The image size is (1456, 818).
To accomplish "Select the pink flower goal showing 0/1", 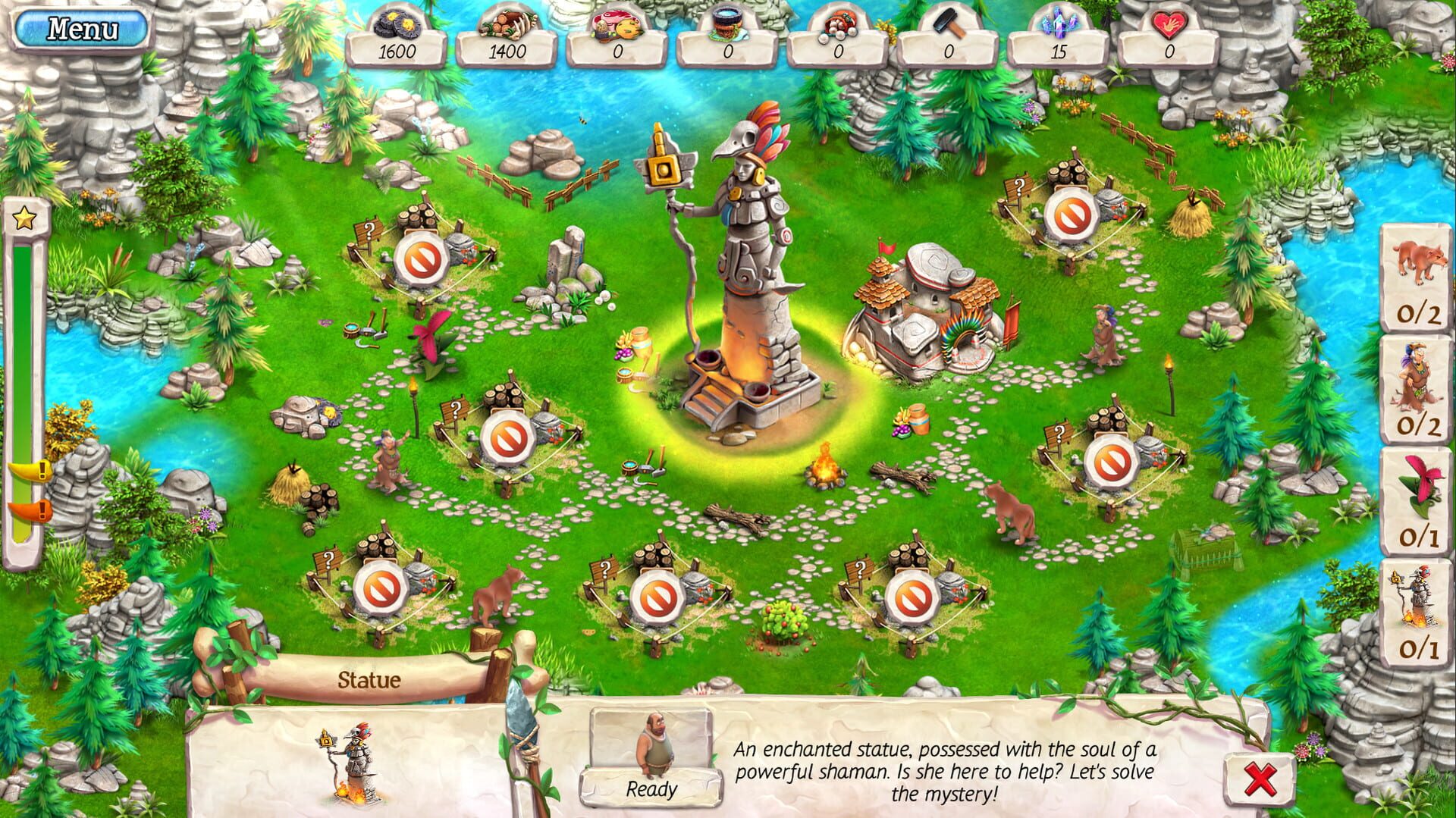I will click(x=1417, y=500).
